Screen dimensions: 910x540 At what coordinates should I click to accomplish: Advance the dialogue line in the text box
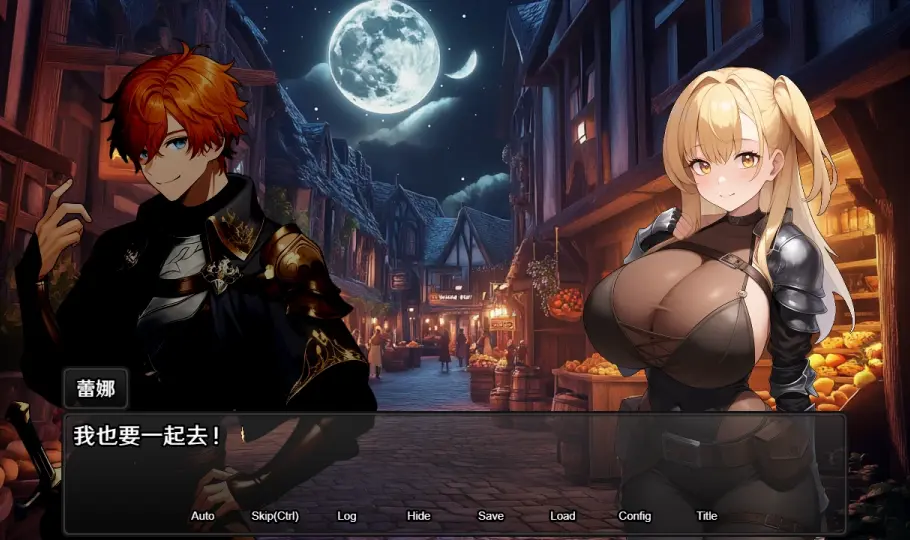pos(455,465)
